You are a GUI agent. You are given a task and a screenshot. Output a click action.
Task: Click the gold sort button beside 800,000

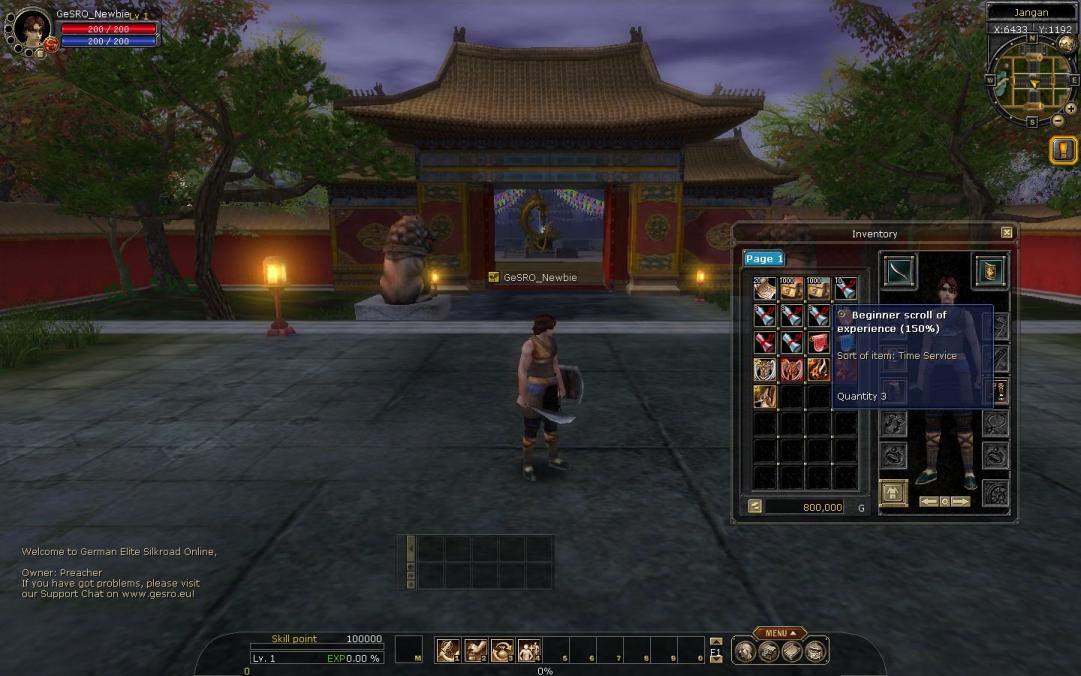pos(755,507)
